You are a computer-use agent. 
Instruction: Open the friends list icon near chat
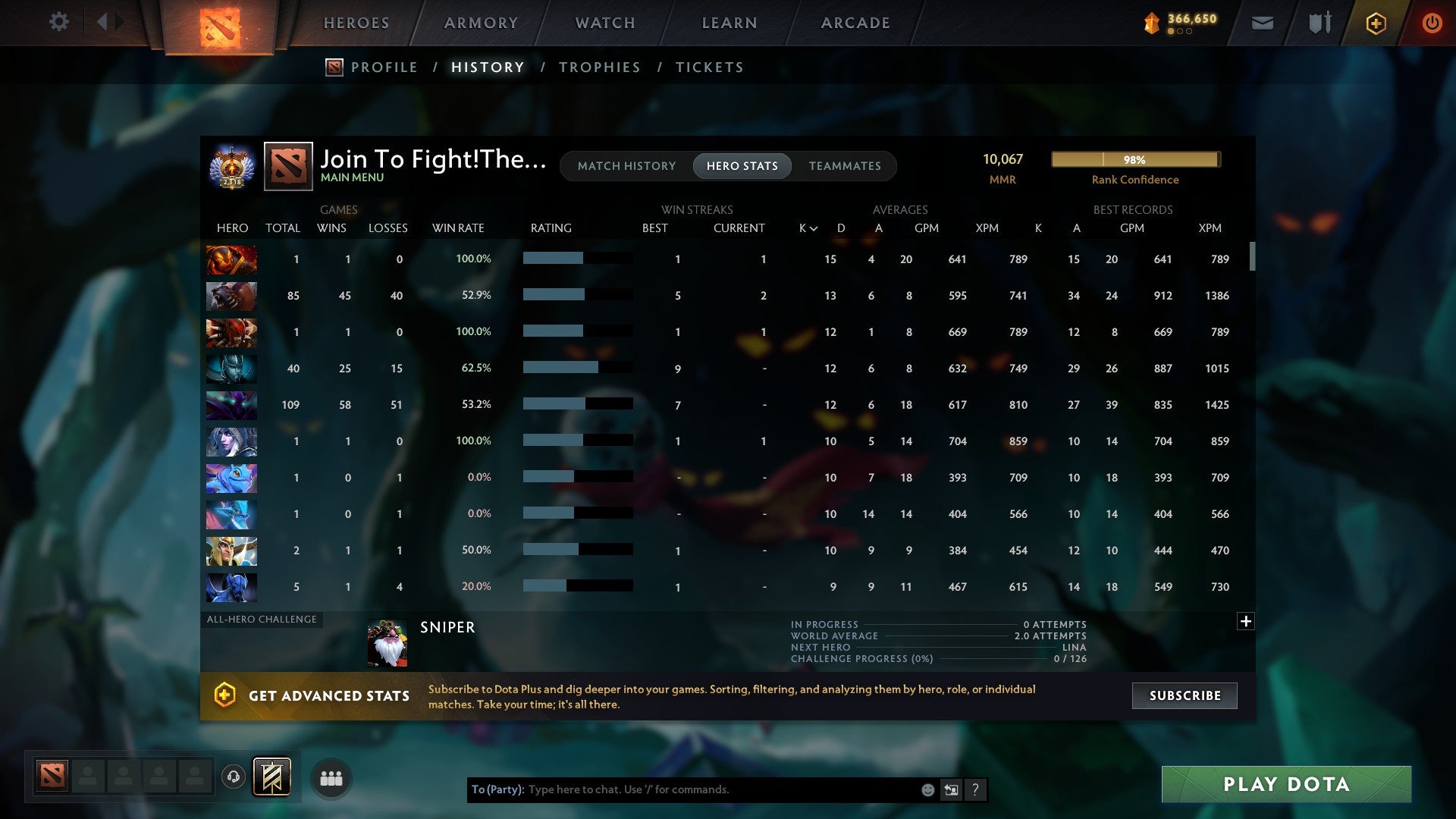tap(331, 777)
